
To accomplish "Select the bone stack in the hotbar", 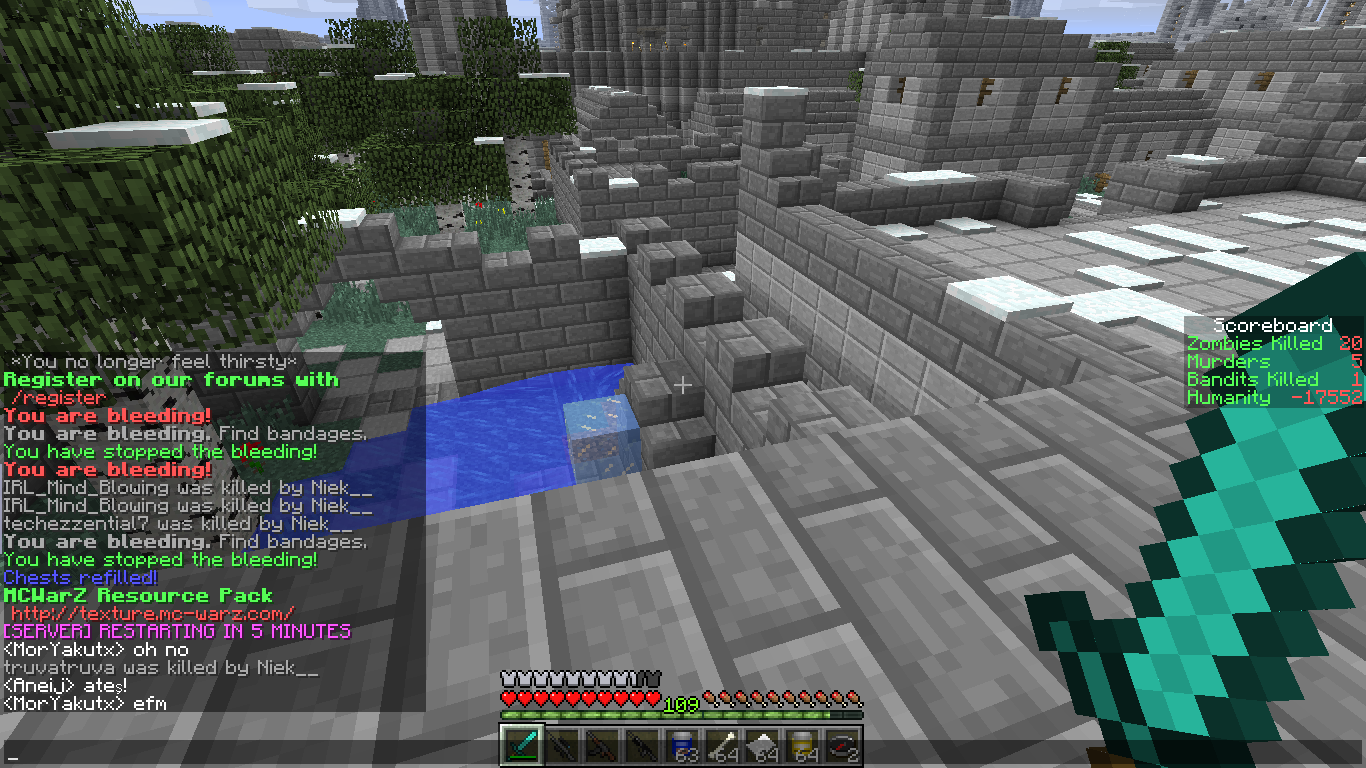I will (722, 745).
